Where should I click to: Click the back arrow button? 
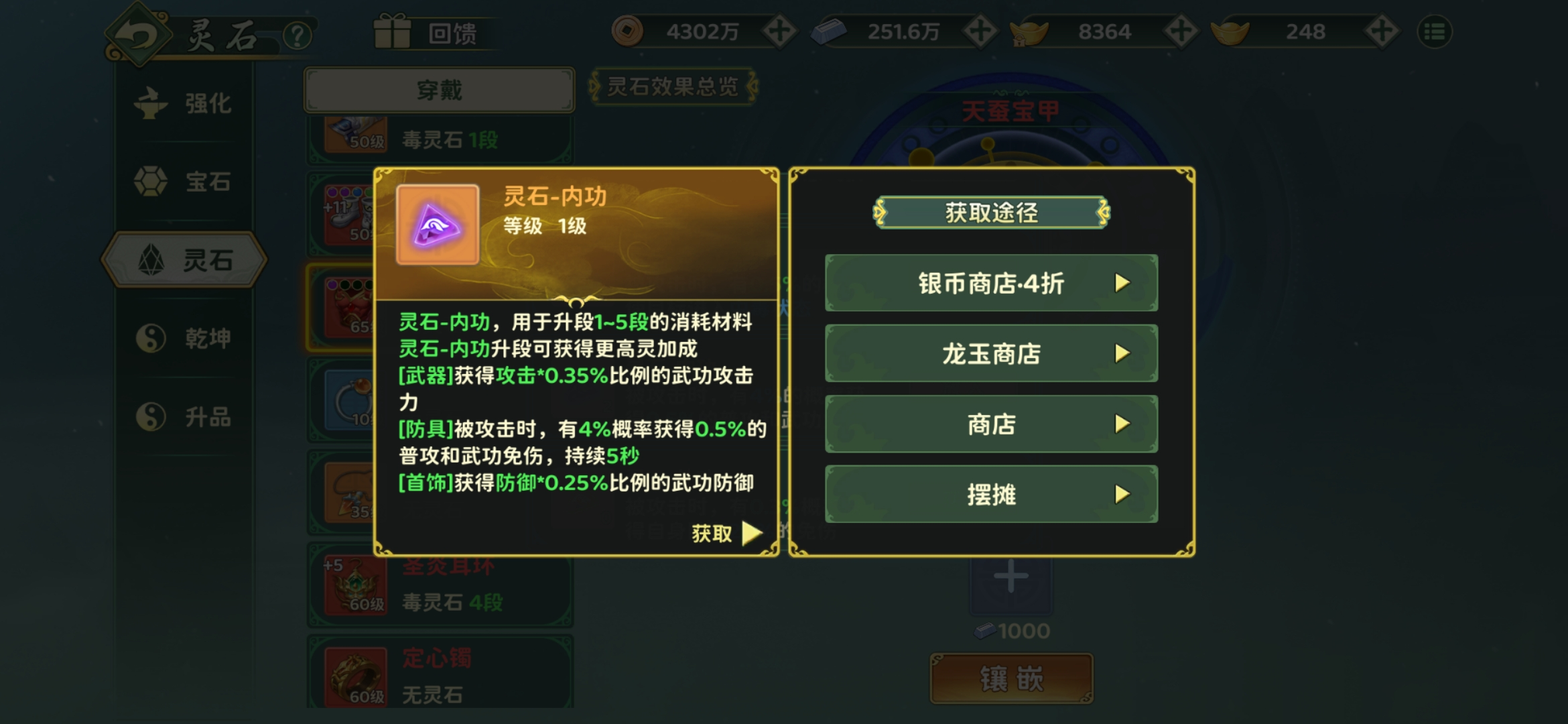coord(137,35)
